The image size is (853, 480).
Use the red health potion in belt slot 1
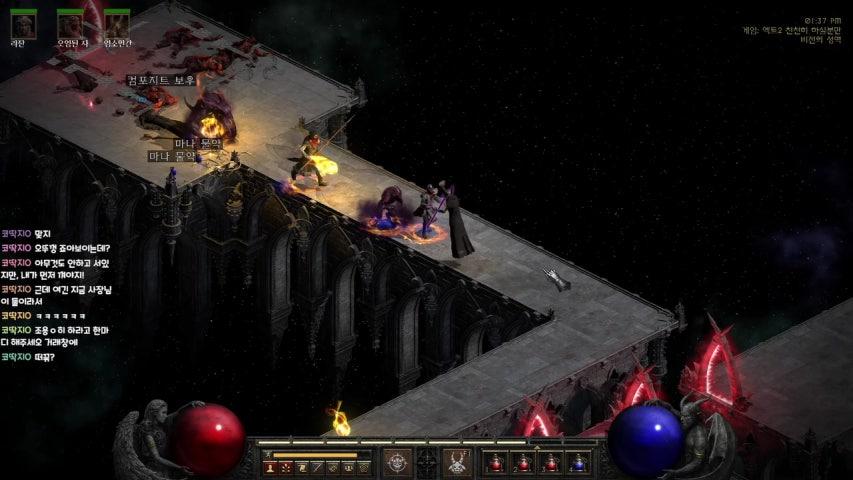[495, 463]
